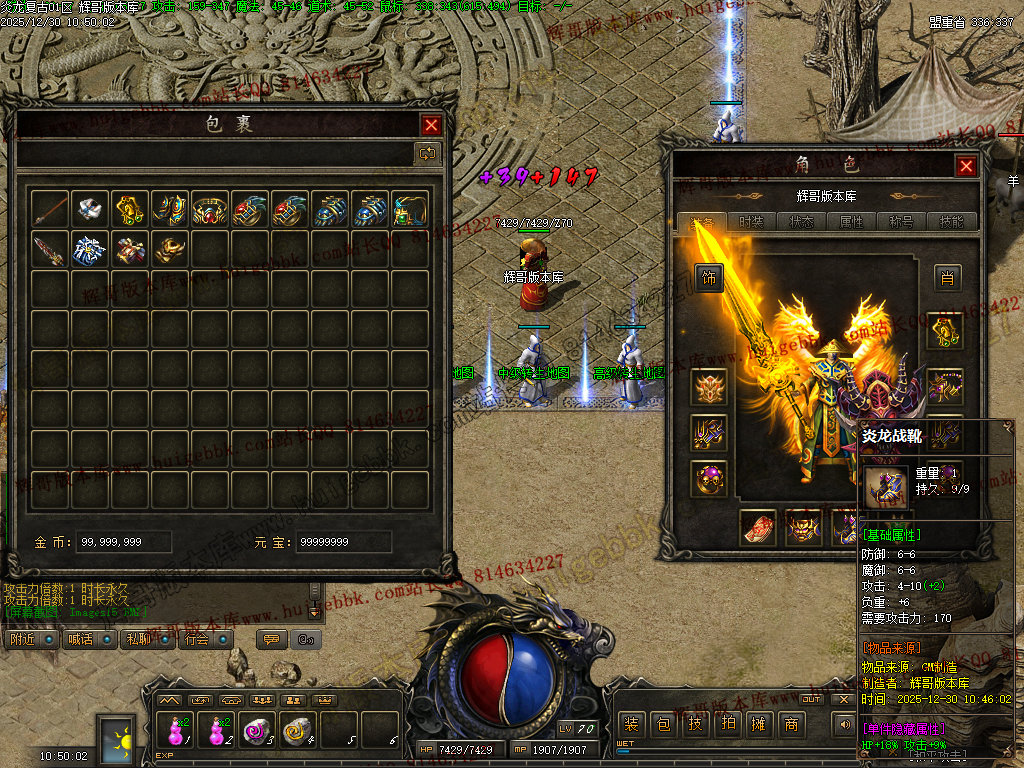Close the 包裹 bag window
Image resolution: width=1024 pixels, height=768 pixels.
431,125
